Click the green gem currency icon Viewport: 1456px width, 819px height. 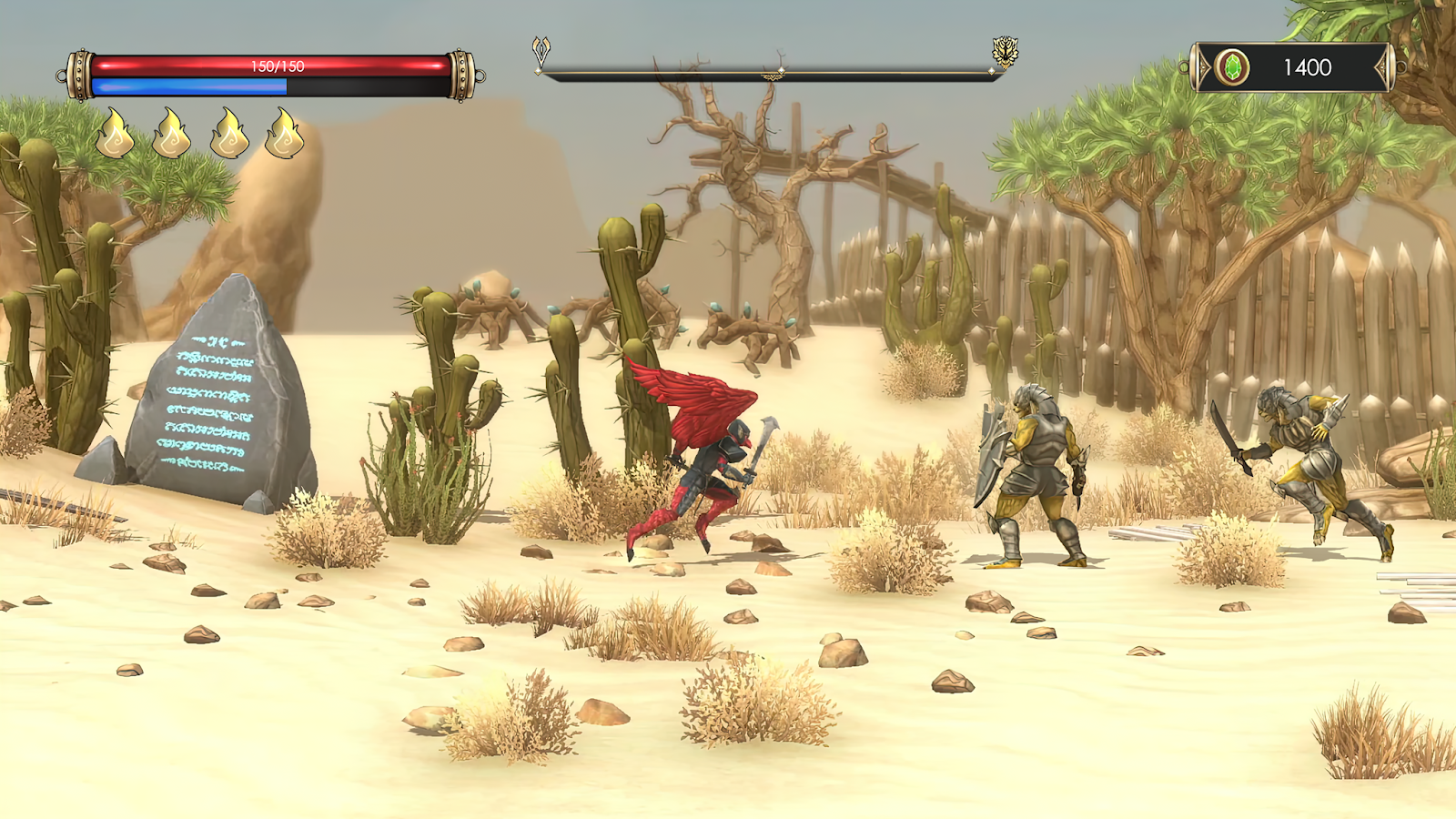pyautogui.click(x=1232, y=67)
